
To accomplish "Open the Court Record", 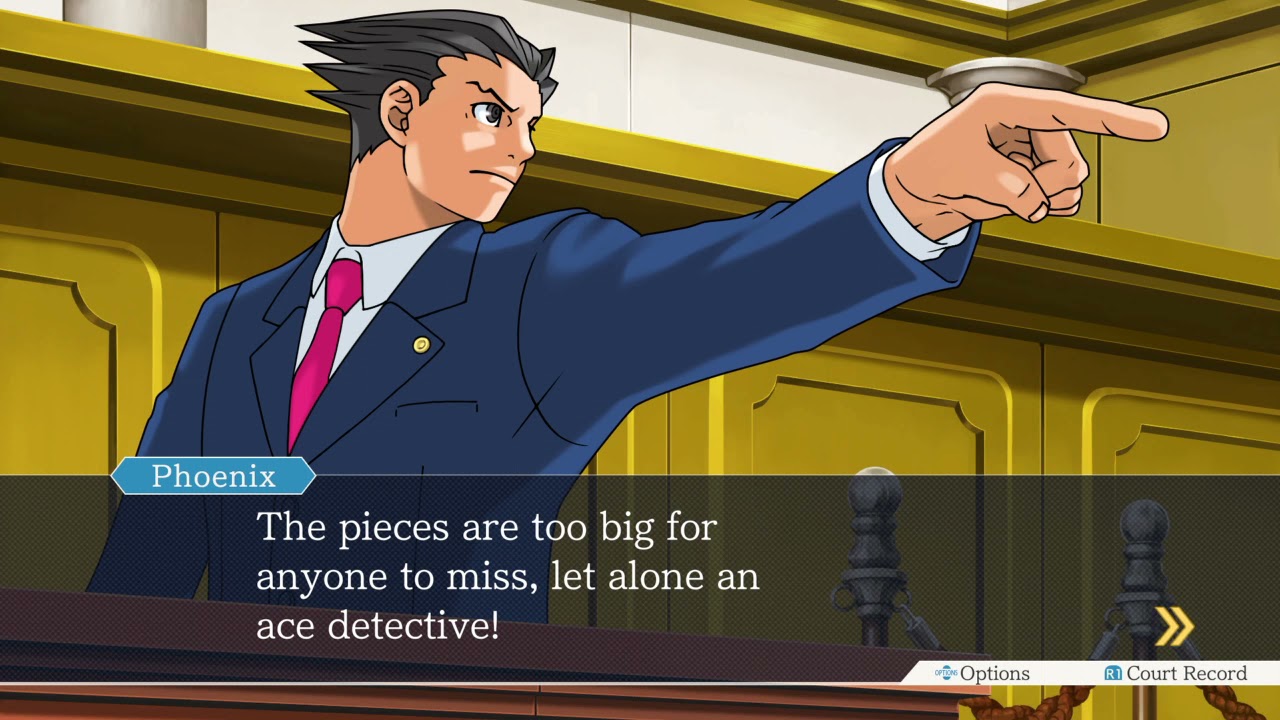I will click(1175, 674).
